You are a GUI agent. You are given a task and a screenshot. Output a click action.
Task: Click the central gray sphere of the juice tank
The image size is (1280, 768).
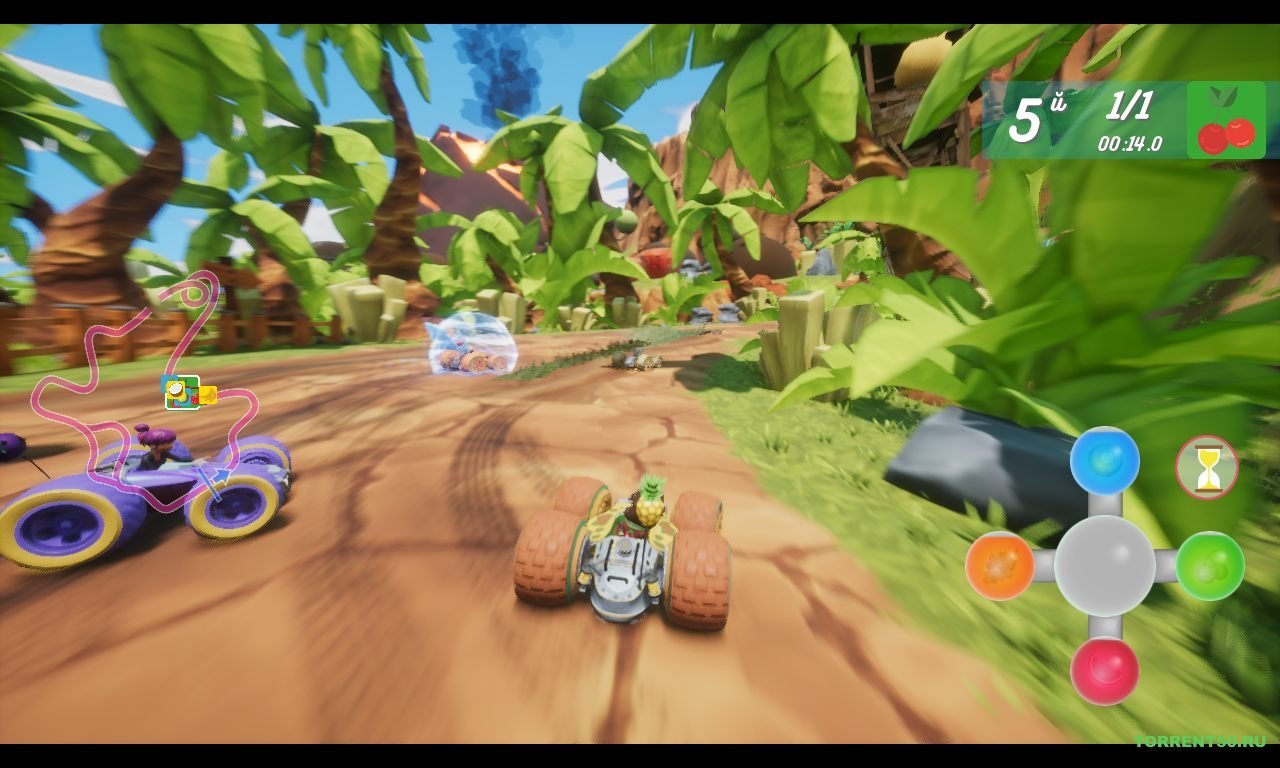(1107, 566)
